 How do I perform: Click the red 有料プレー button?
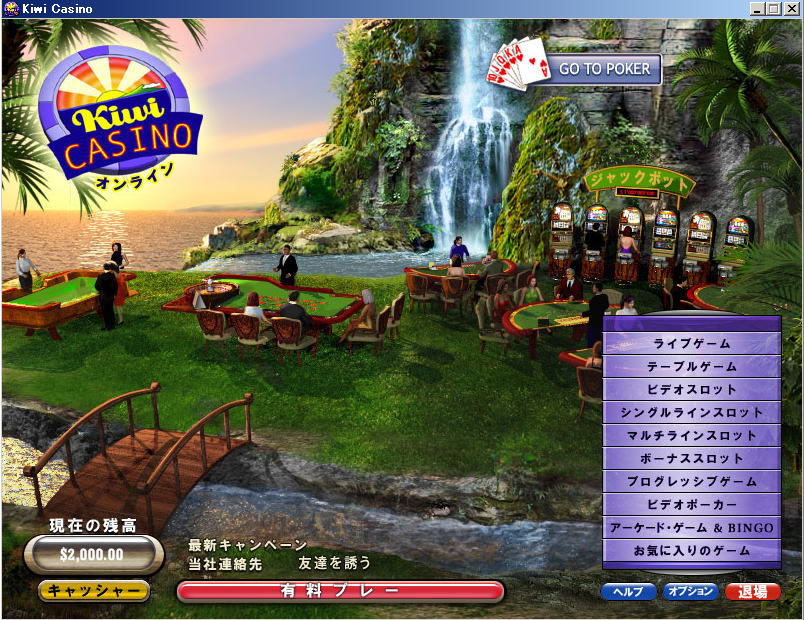point(340,591)
